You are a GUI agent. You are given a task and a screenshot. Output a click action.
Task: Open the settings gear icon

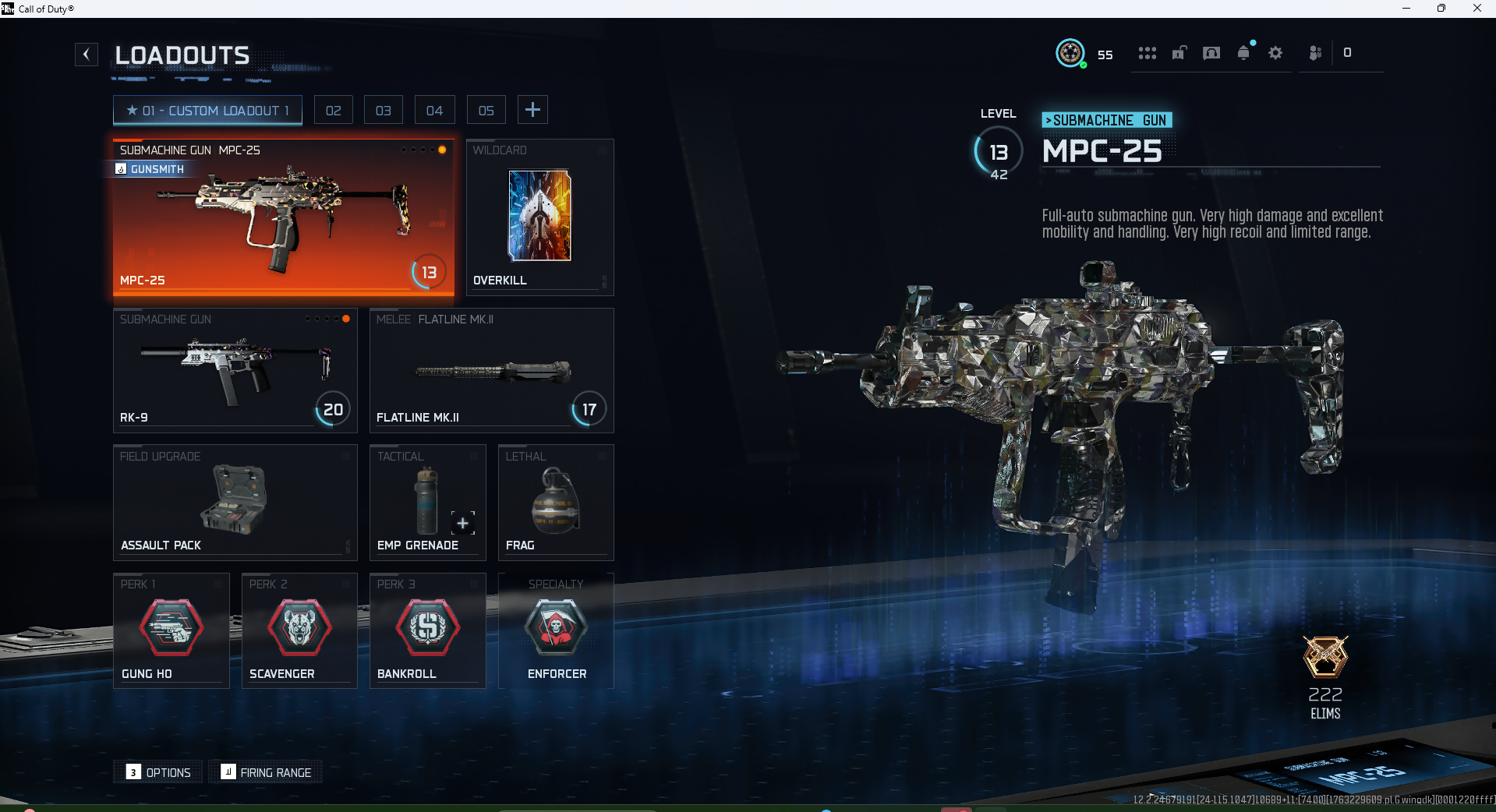pyautogui.click(x=1275, y=53)
